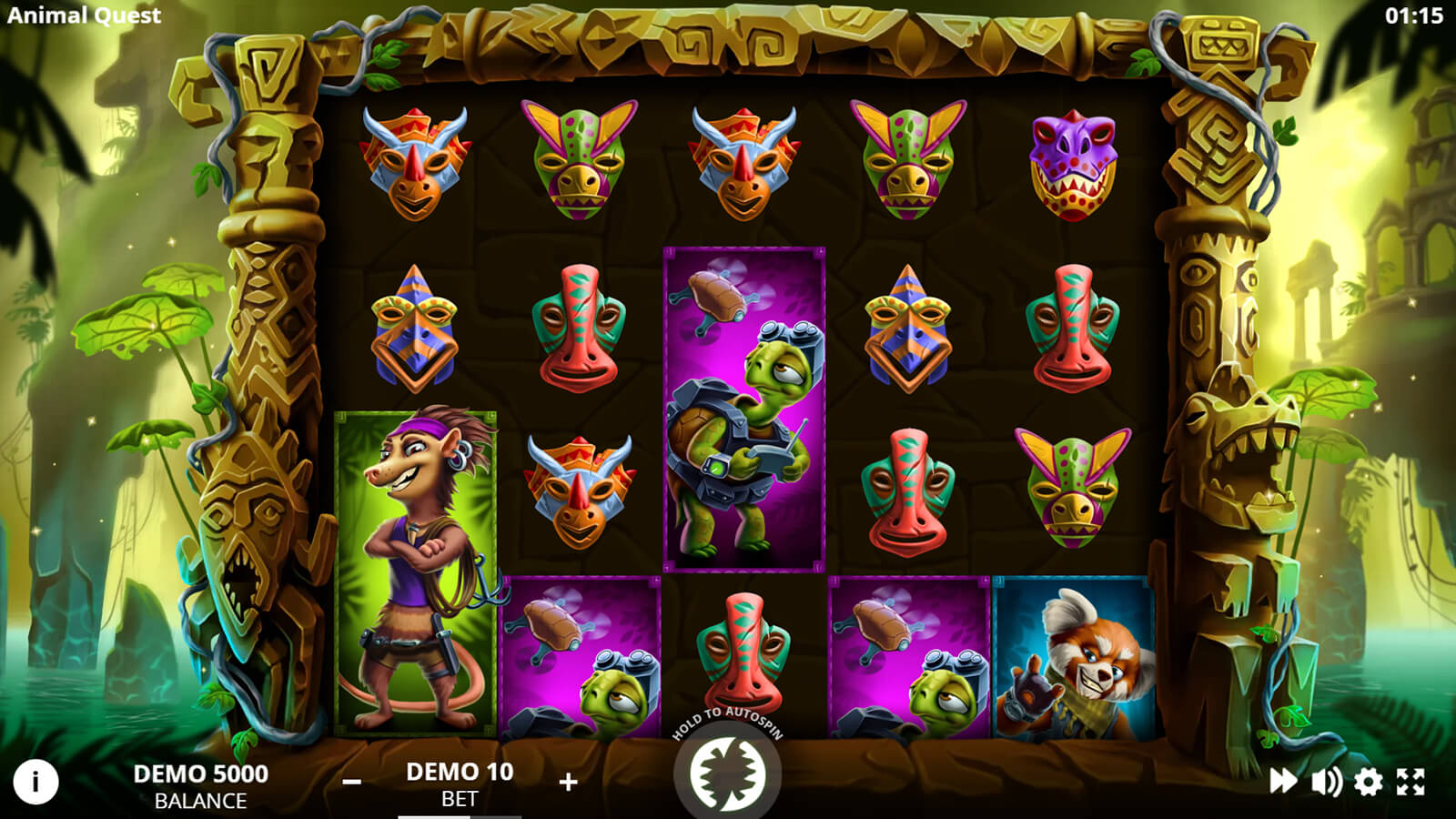
Task: Spin the reels with the claw button
Action: [x=727, y=773]
